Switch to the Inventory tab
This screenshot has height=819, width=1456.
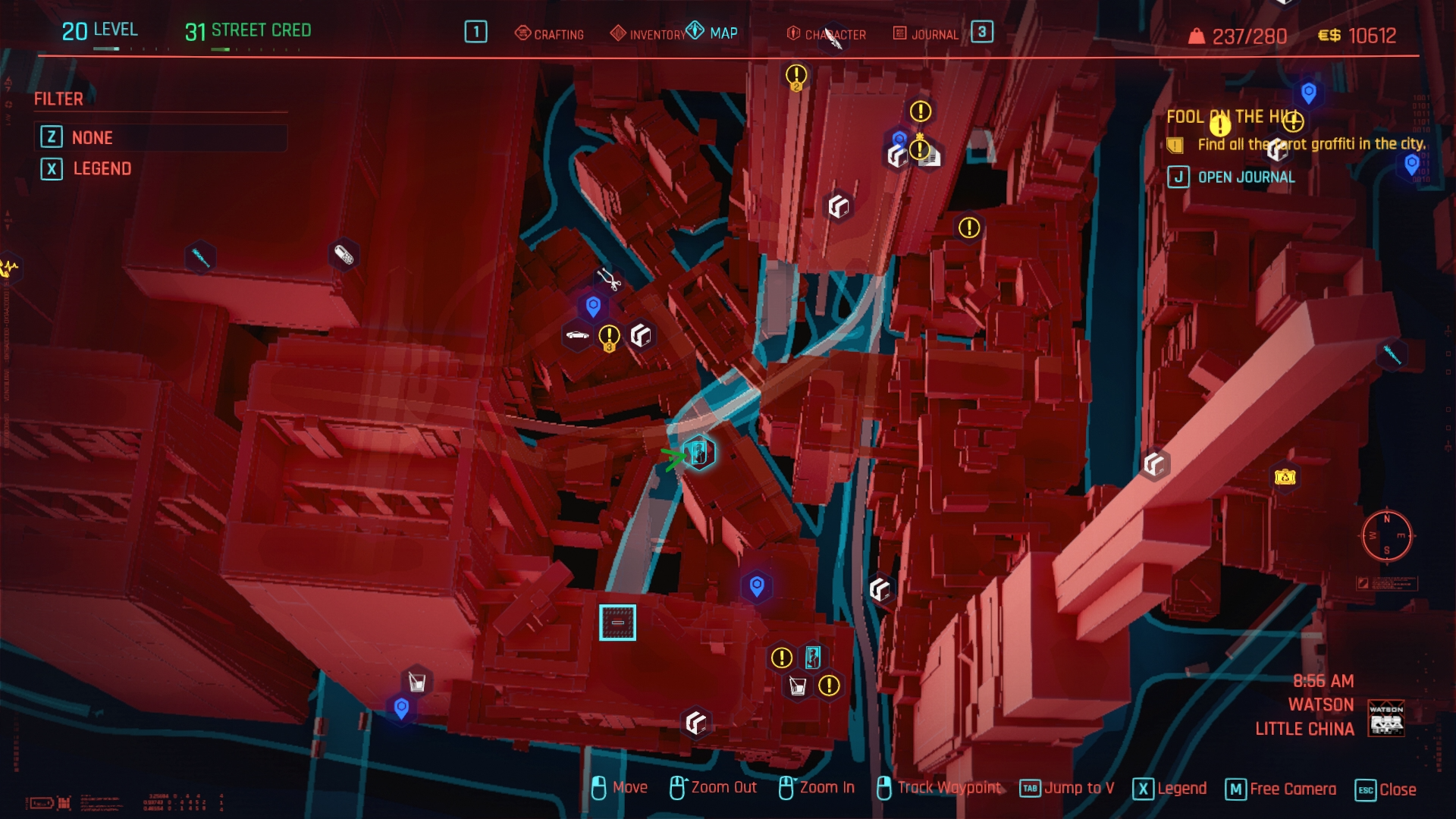click(x=648, y=34)
